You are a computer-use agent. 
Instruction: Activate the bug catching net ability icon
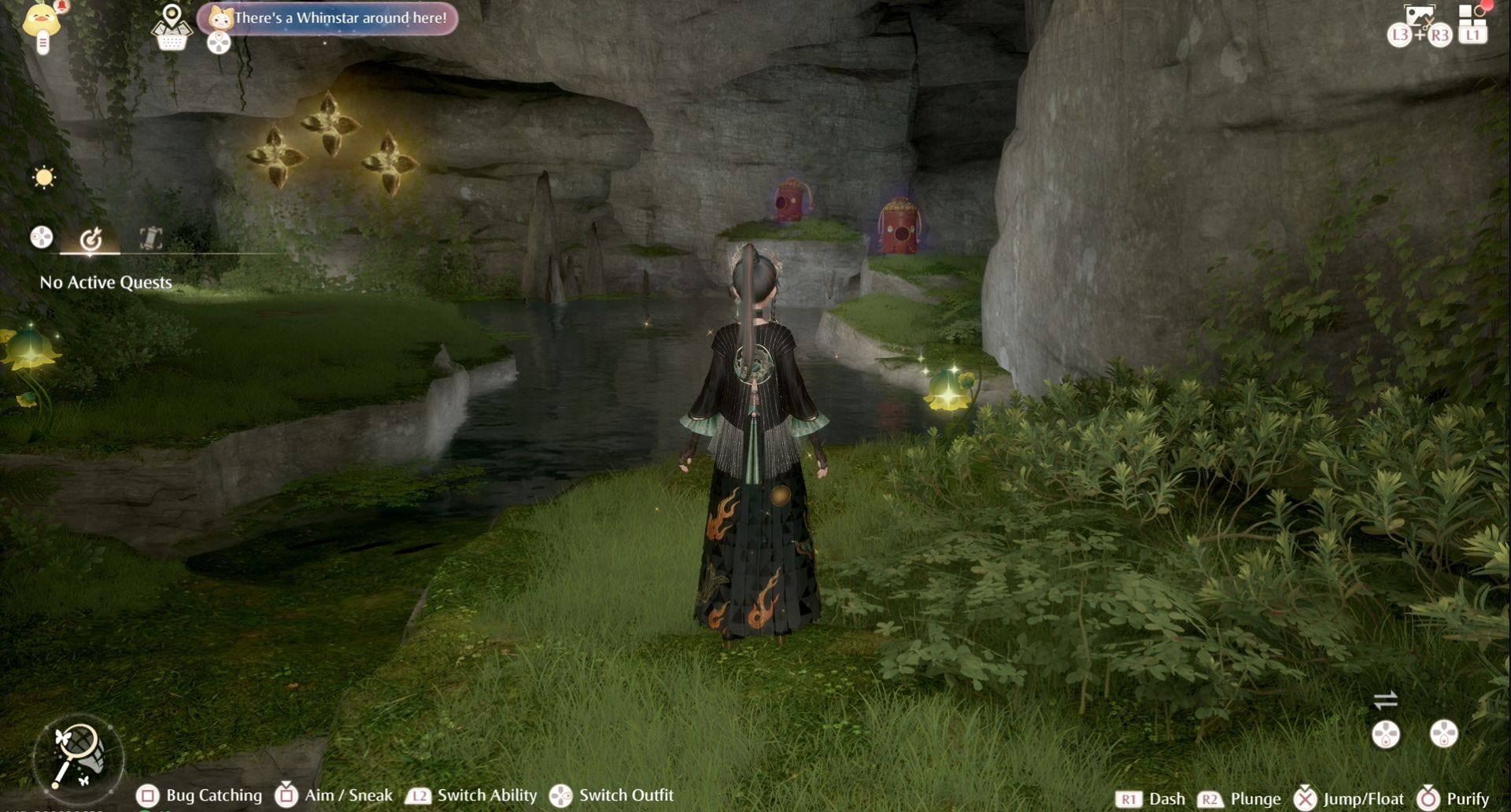pos(79,756)
